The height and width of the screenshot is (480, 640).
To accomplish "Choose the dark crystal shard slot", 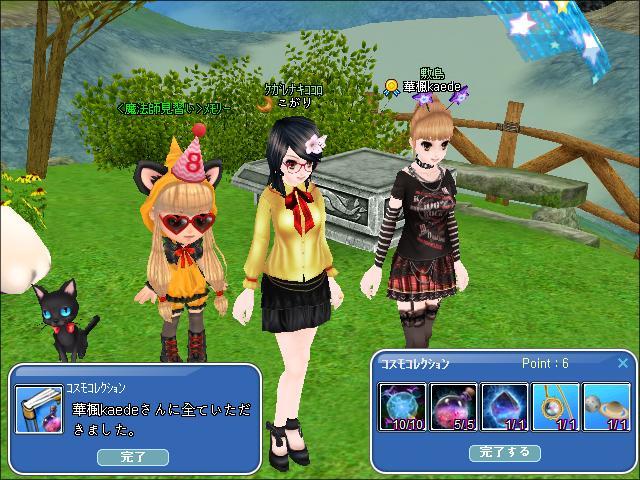I will coord(504,407).
